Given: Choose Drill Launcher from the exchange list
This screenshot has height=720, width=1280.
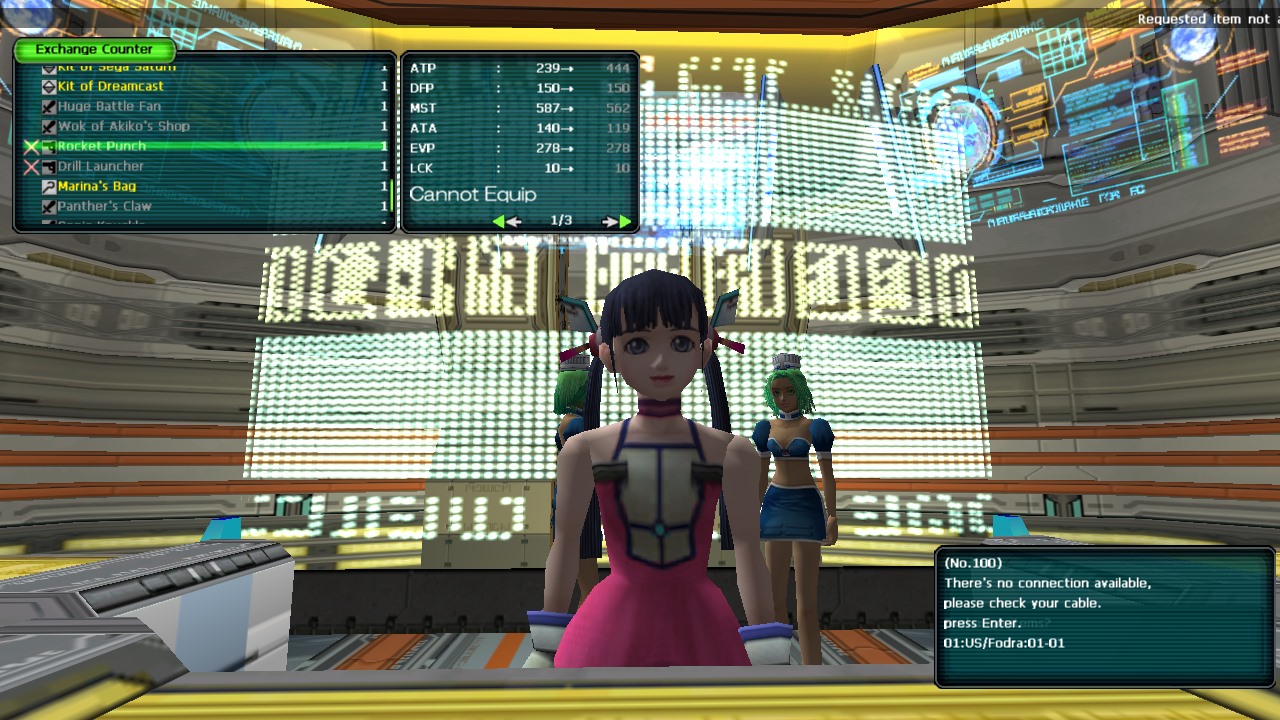Looking at the screenshot, I should (100, 167).
